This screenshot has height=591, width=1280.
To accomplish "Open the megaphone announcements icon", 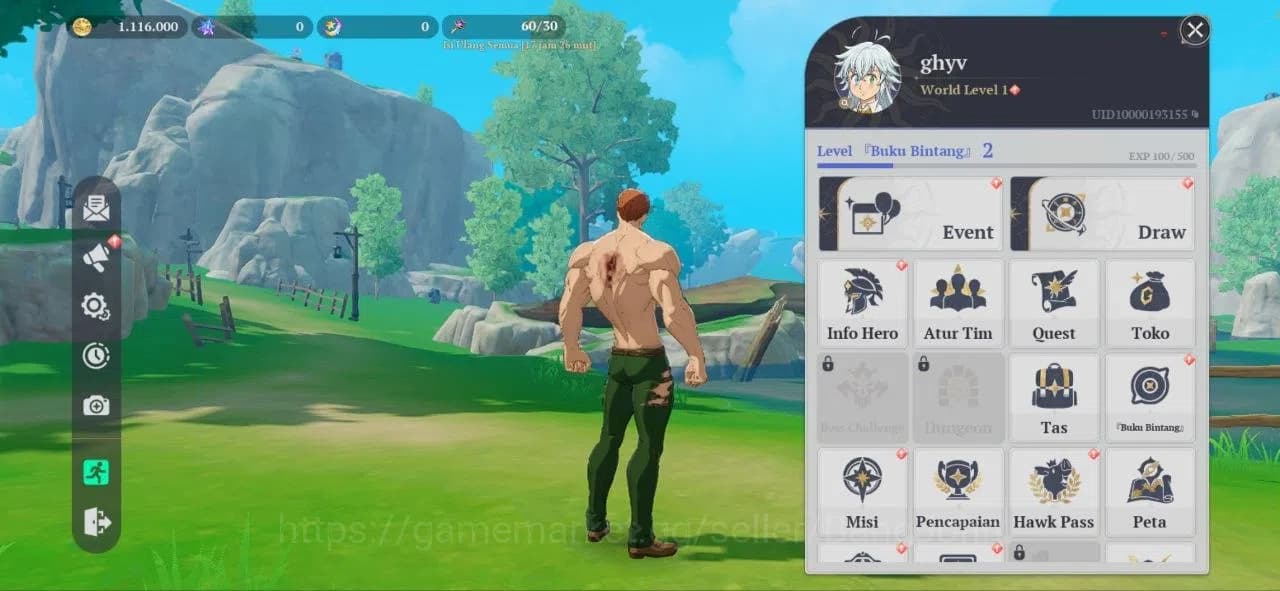I will click(x=96, y=258).
